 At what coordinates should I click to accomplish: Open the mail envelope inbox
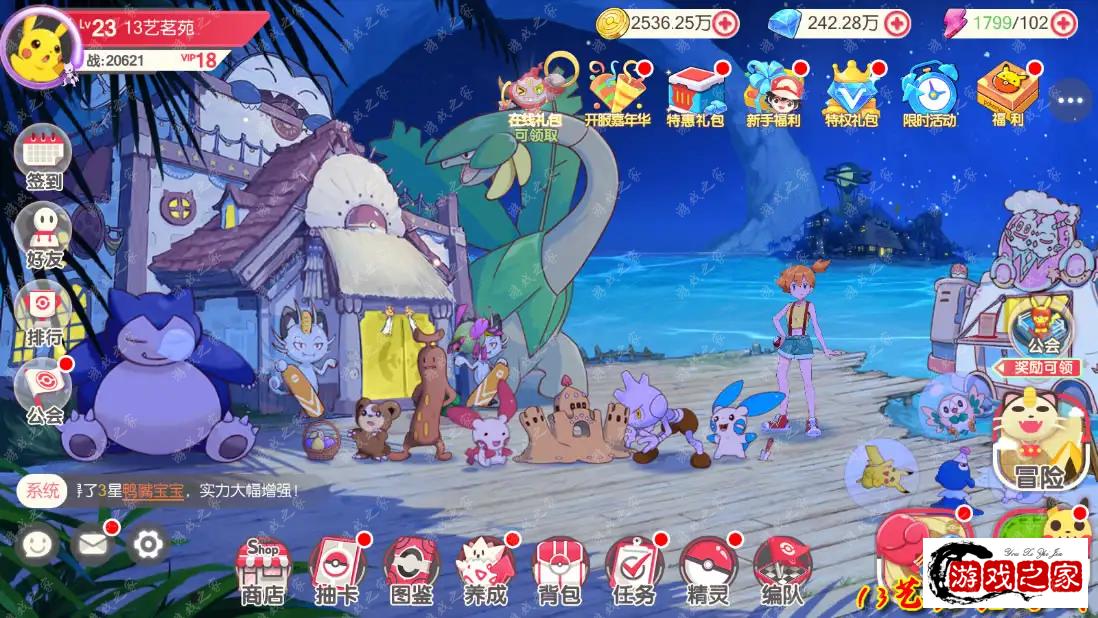pyautogui.click(x=93, y=544)
